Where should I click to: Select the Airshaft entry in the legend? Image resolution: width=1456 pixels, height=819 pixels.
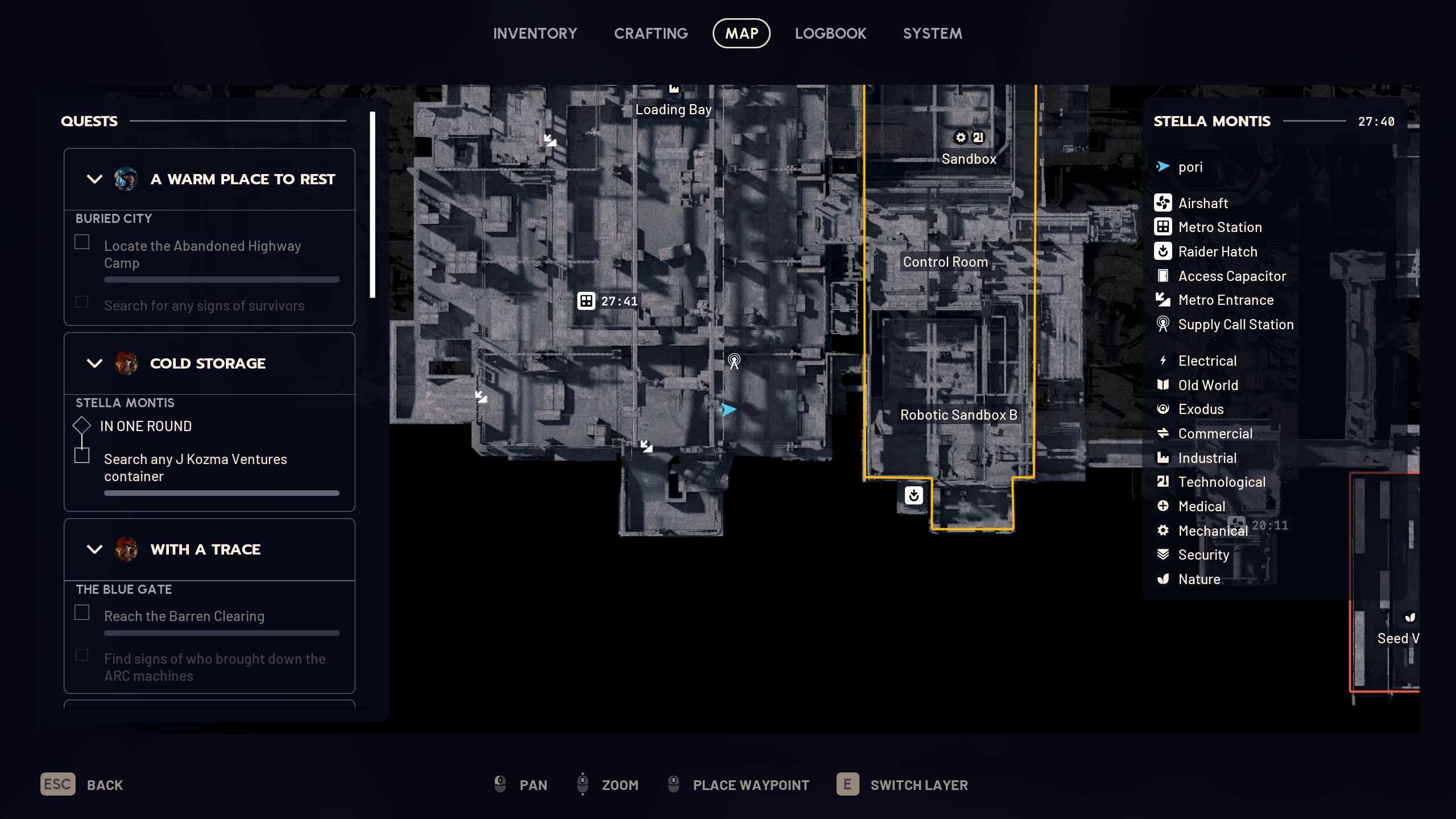(x=1202, y=203)
